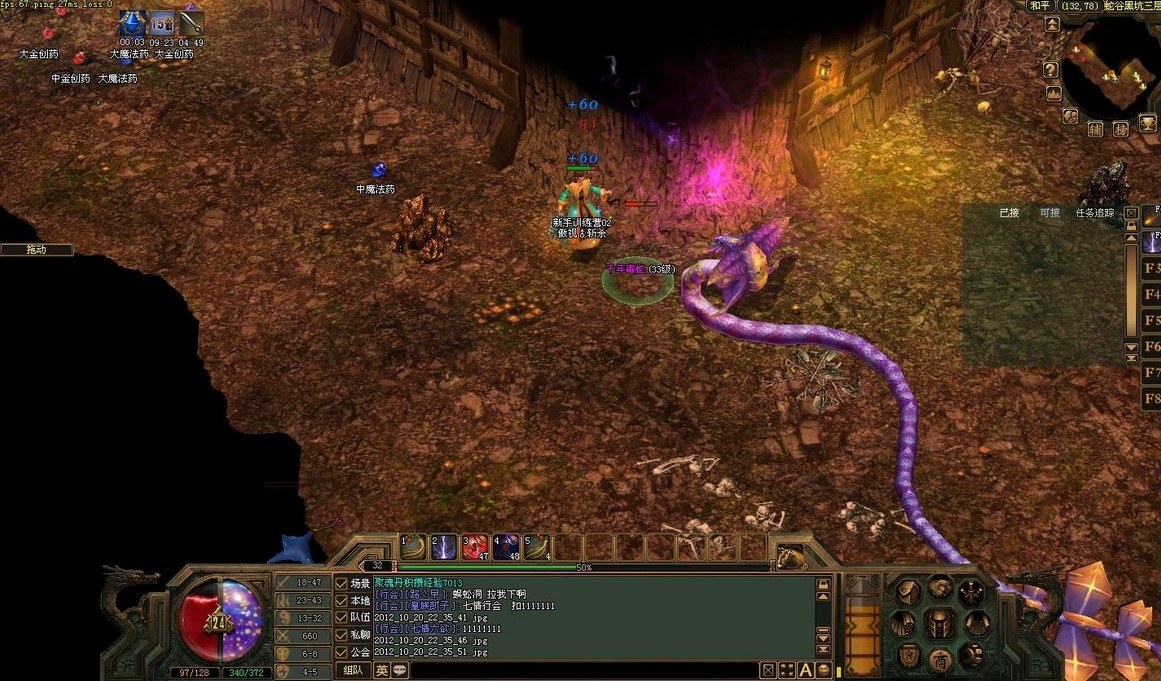Use the blue potion in hotbar slot 4
The height and width of the screenshot is (681, 1161).
pos(506,547)
